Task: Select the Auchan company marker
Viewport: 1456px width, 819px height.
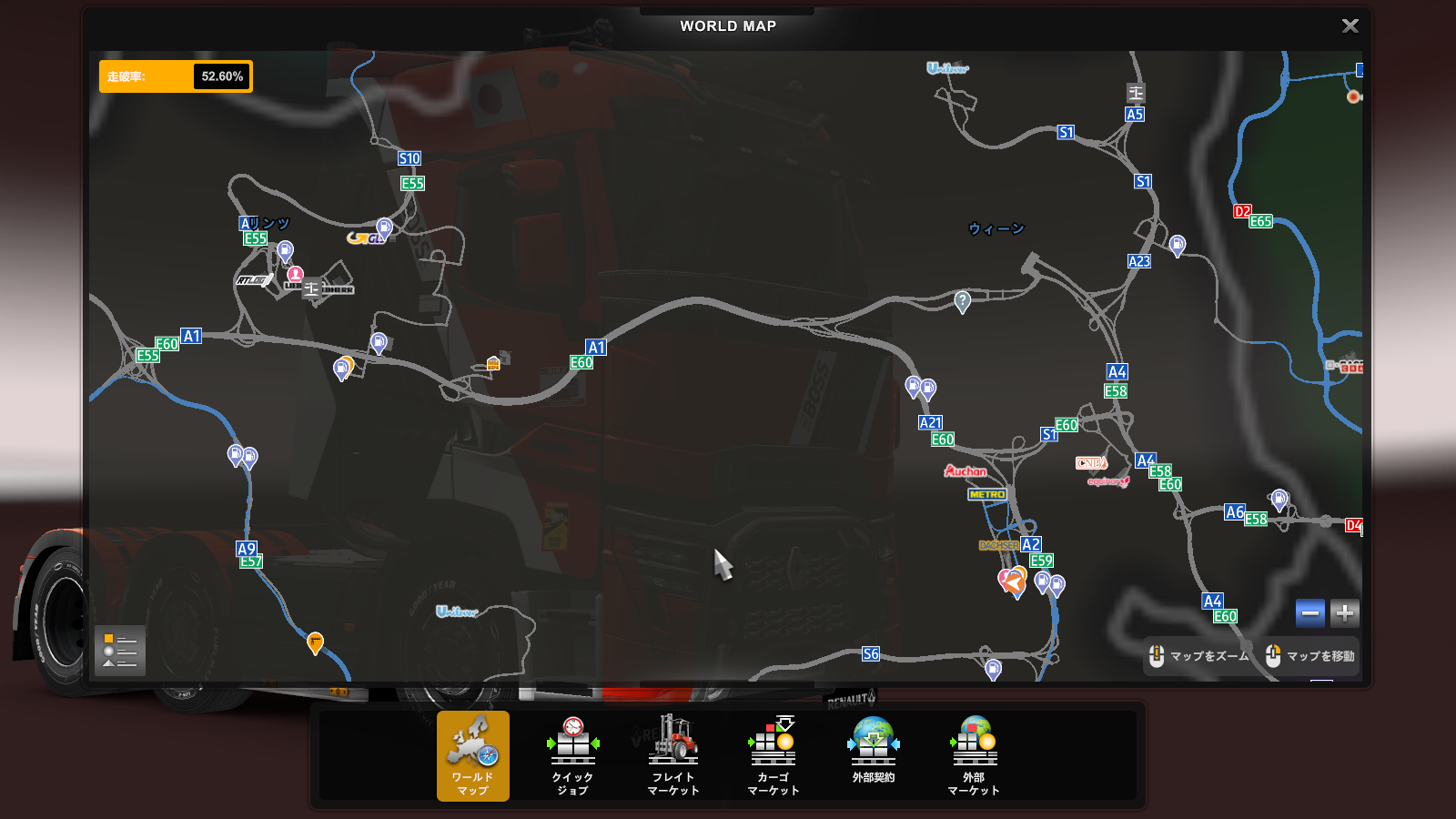Action: [x=966, y=471]
